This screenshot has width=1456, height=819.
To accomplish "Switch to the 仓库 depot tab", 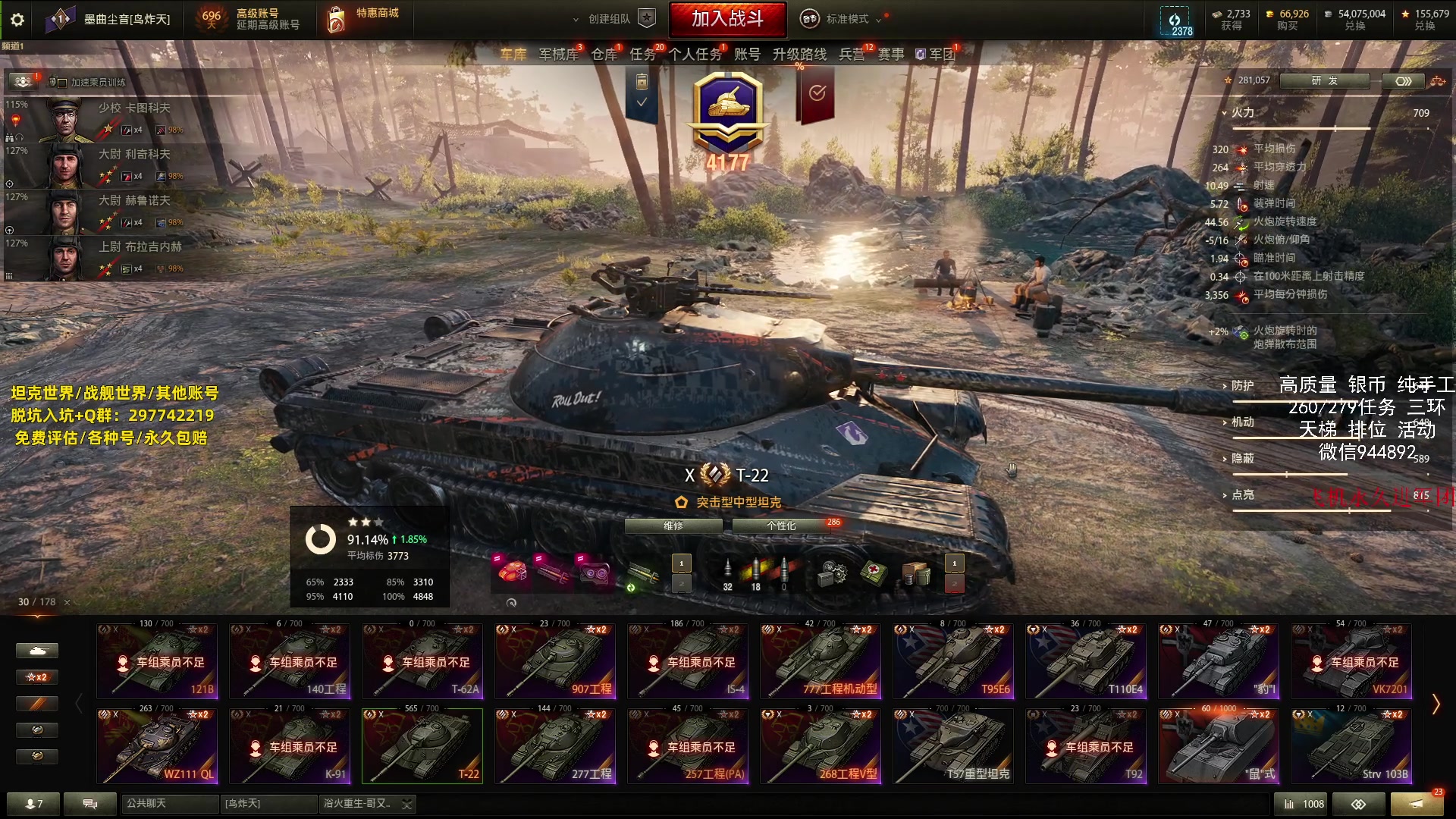I will pyautogui.click(x=604, y=54).
